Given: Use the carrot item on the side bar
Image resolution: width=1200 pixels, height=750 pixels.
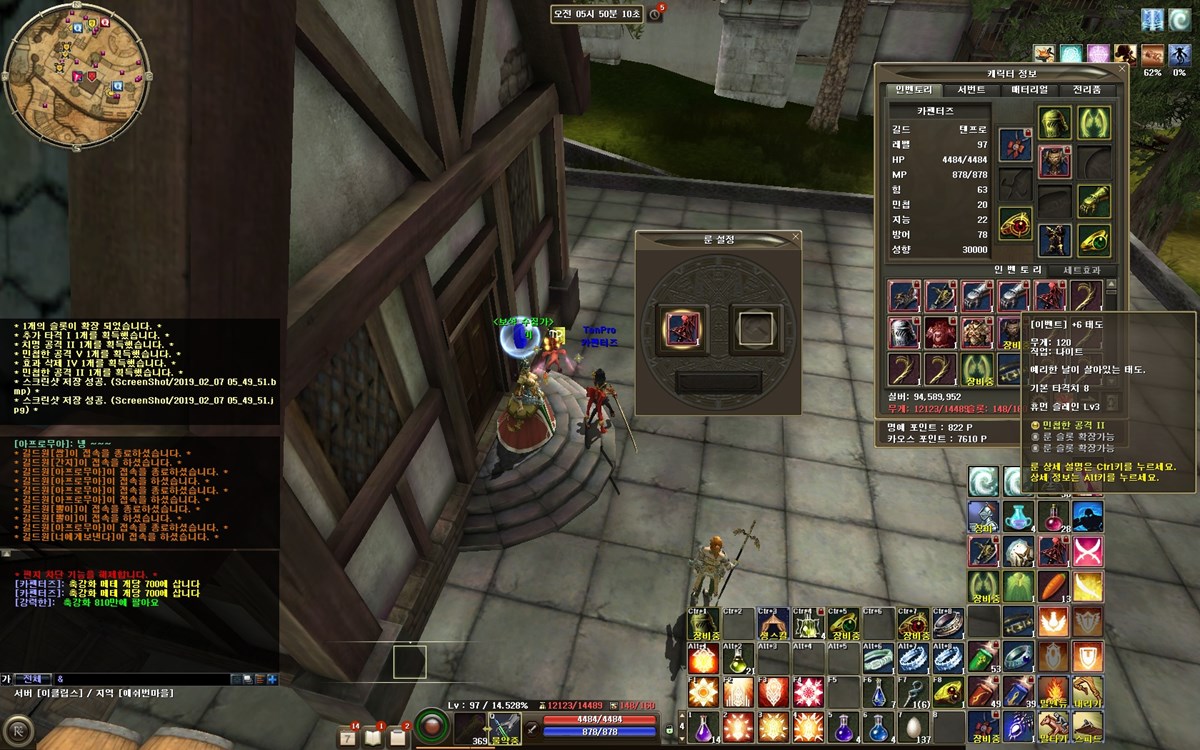Looking at the screenshot, I should click(1052, 586).
